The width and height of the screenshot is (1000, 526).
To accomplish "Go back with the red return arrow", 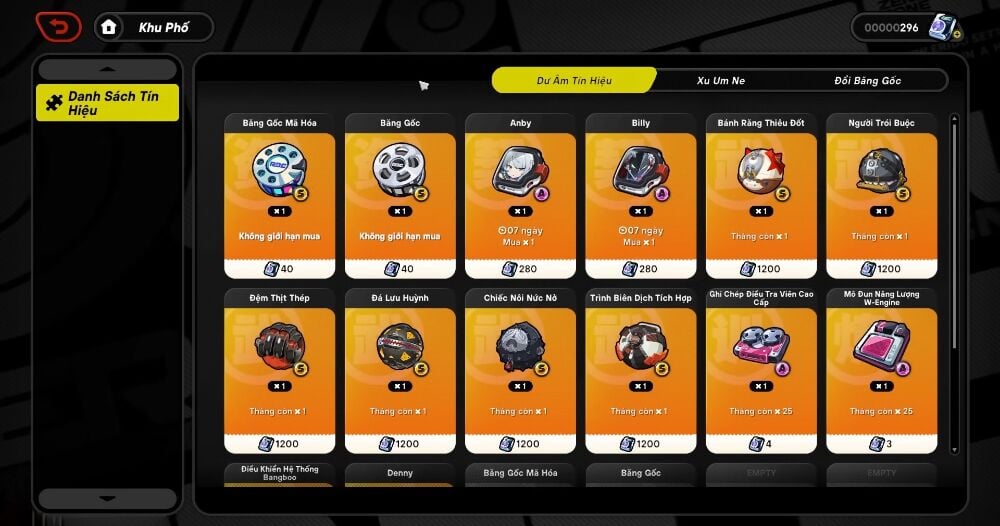I will (58, 27).
